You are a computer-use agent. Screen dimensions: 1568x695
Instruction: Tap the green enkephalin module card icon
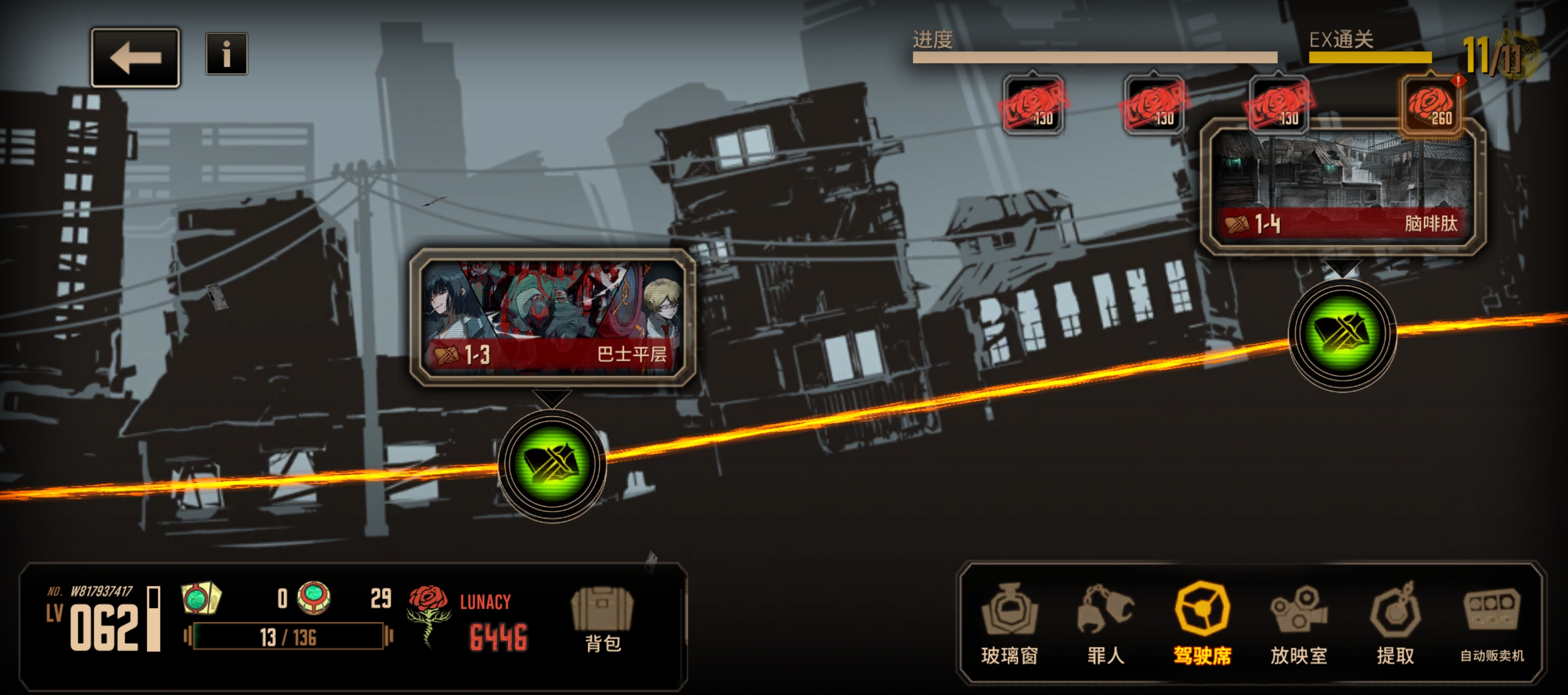pyautogui.click(x=201, y=597)
